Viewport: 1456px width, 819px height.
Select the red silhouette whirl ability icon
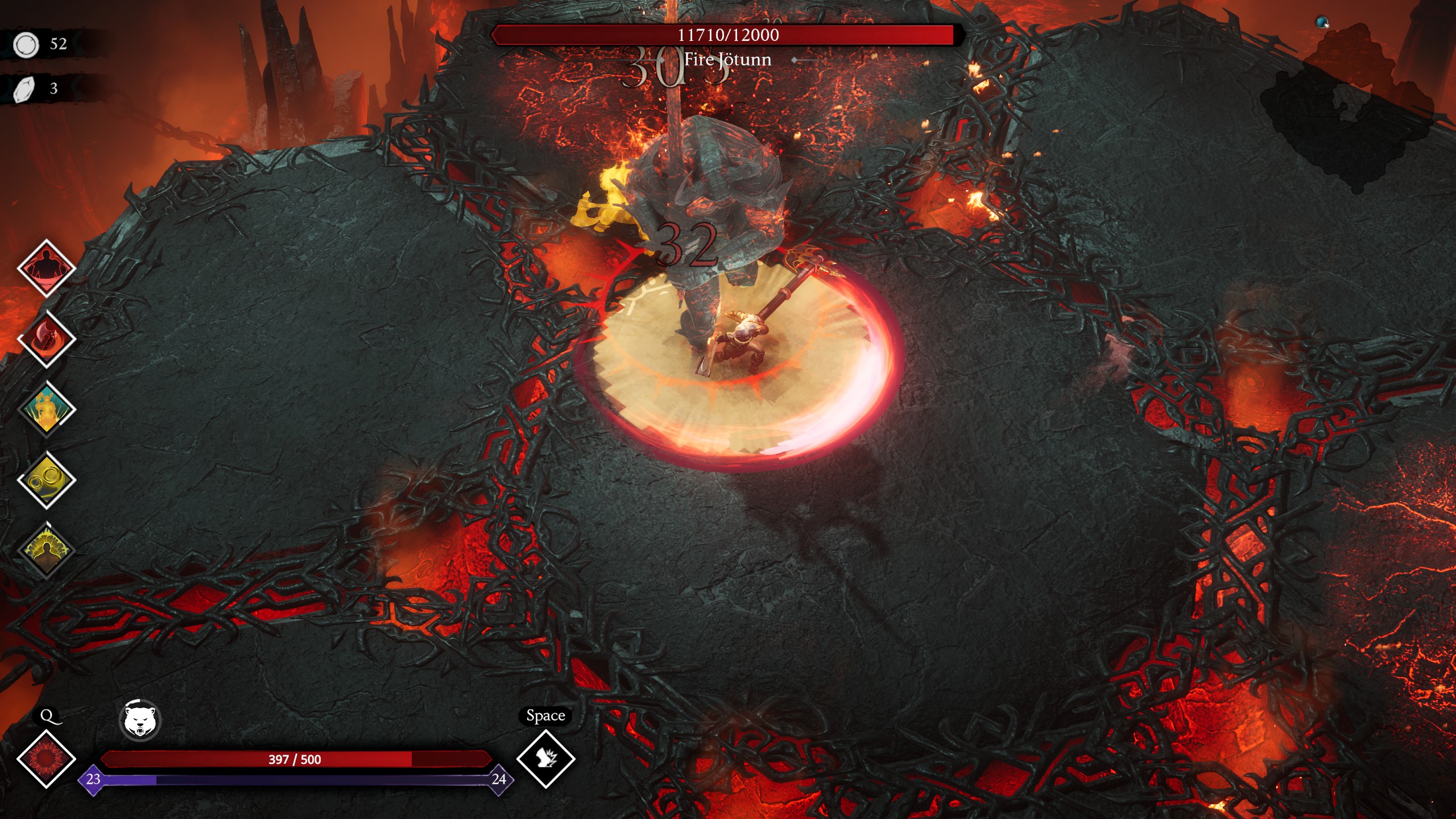coord(46,268)
